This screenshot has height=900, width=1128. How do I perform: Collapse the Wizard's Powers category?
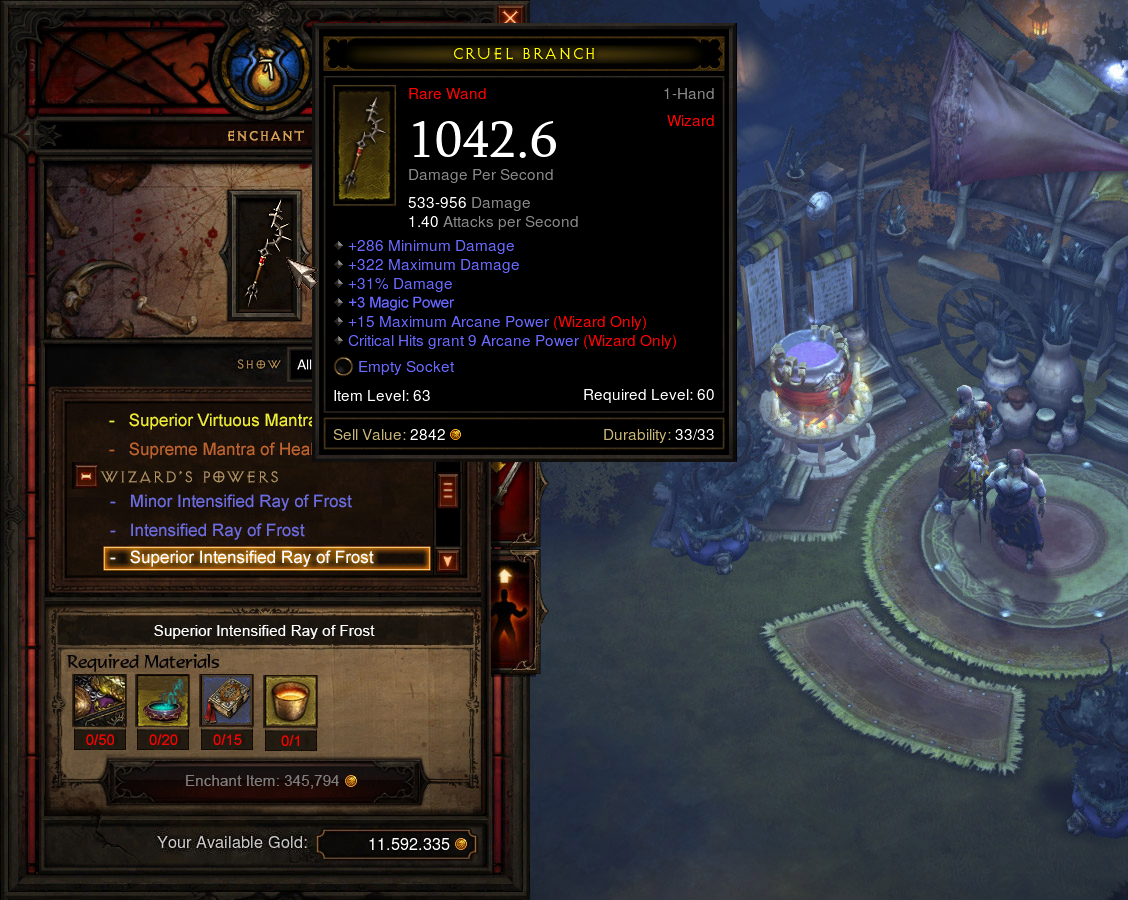pyautogui.click(x=86, y=477)
